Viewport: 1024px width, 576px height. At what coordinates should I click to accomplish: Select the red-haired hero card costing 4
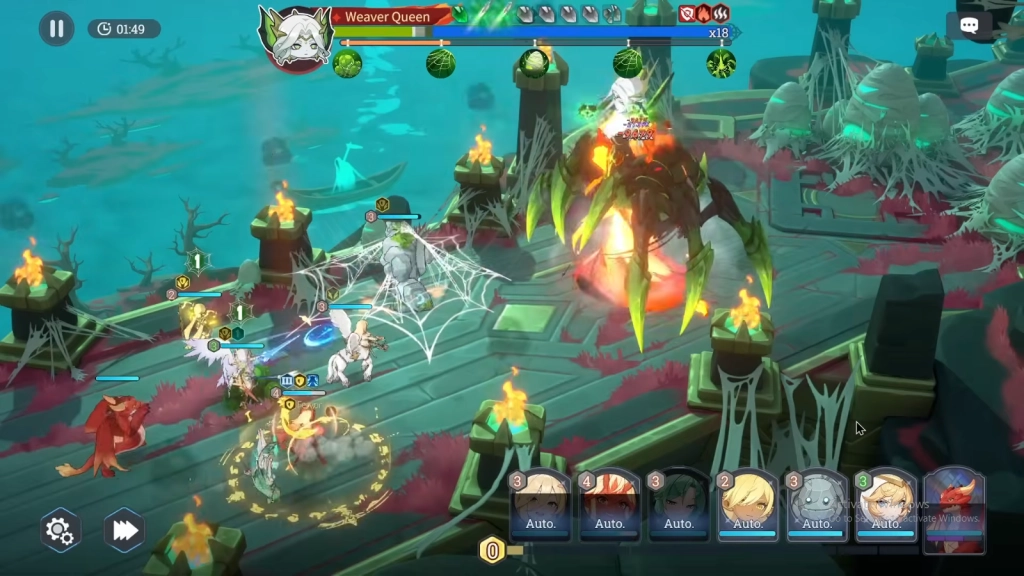tap(609, 506)
